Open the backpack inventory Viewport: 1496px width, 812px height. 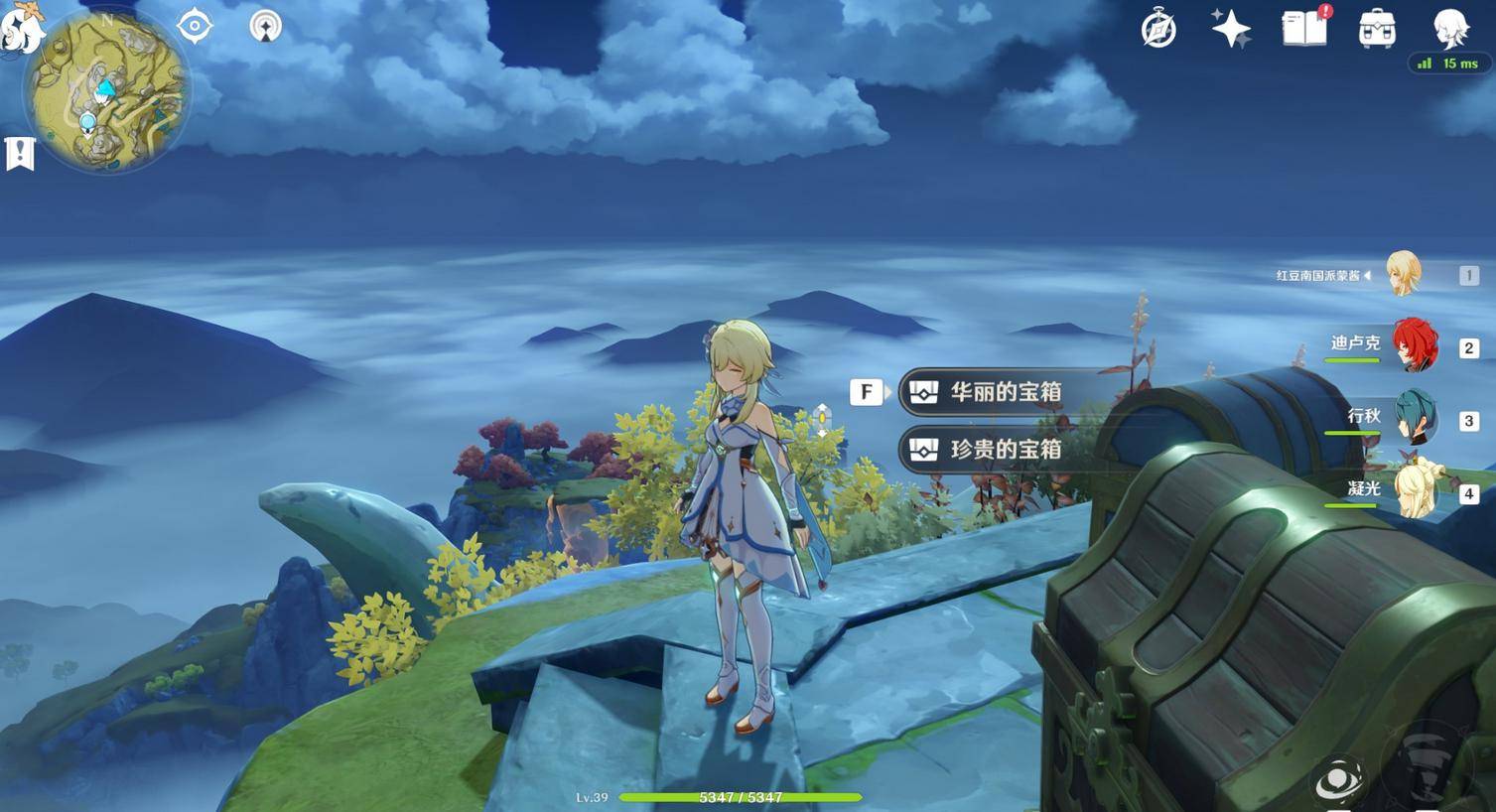coord(1377,29)
